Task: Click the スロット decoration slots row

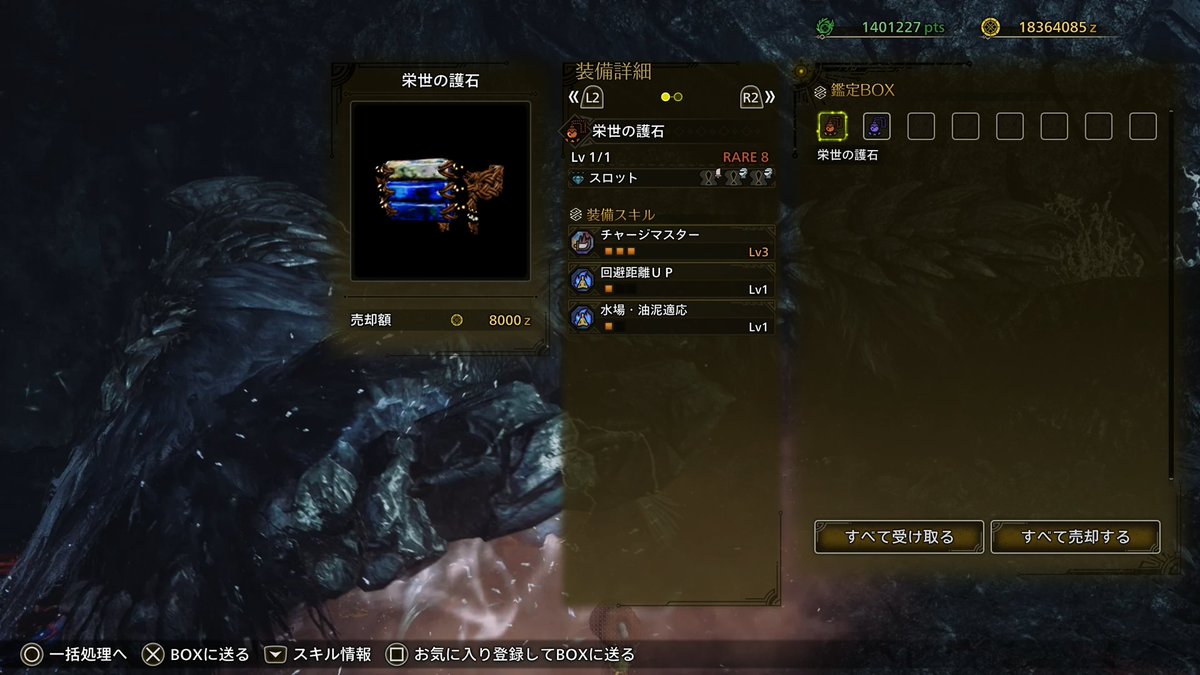Action: click(x=671, y=178)
